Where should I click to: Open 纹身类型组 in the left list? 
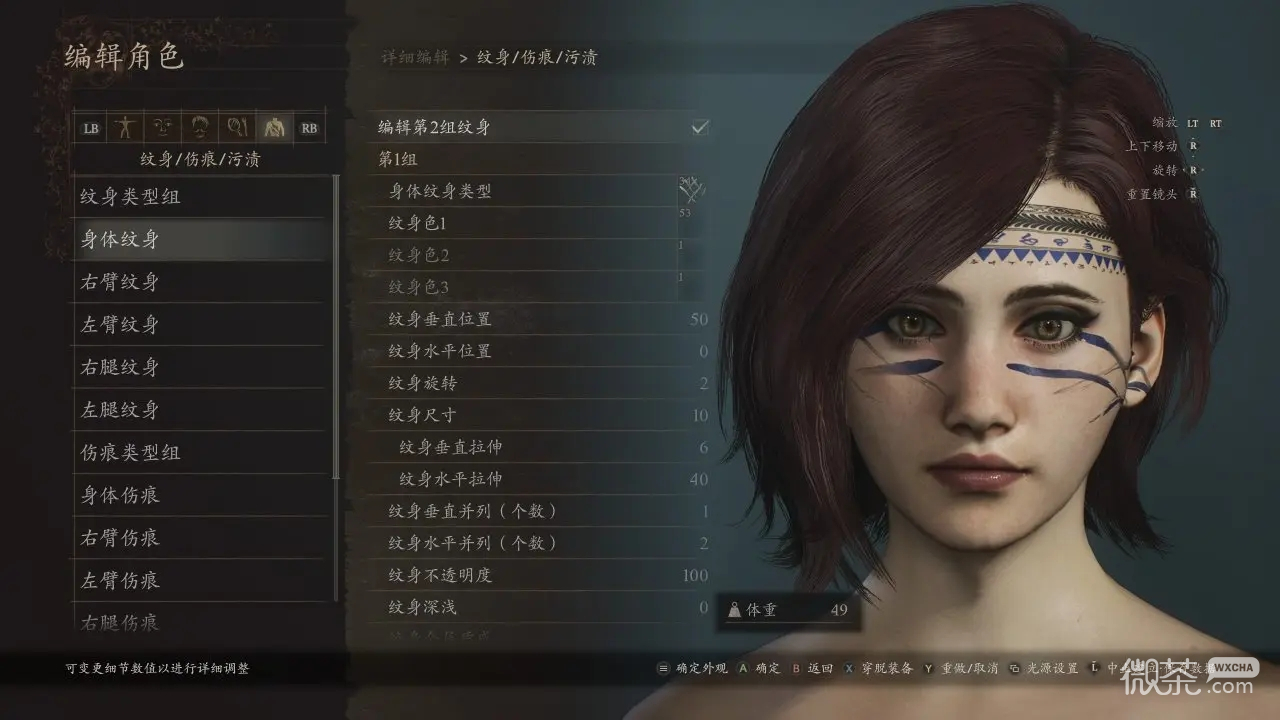pos(200,197)
